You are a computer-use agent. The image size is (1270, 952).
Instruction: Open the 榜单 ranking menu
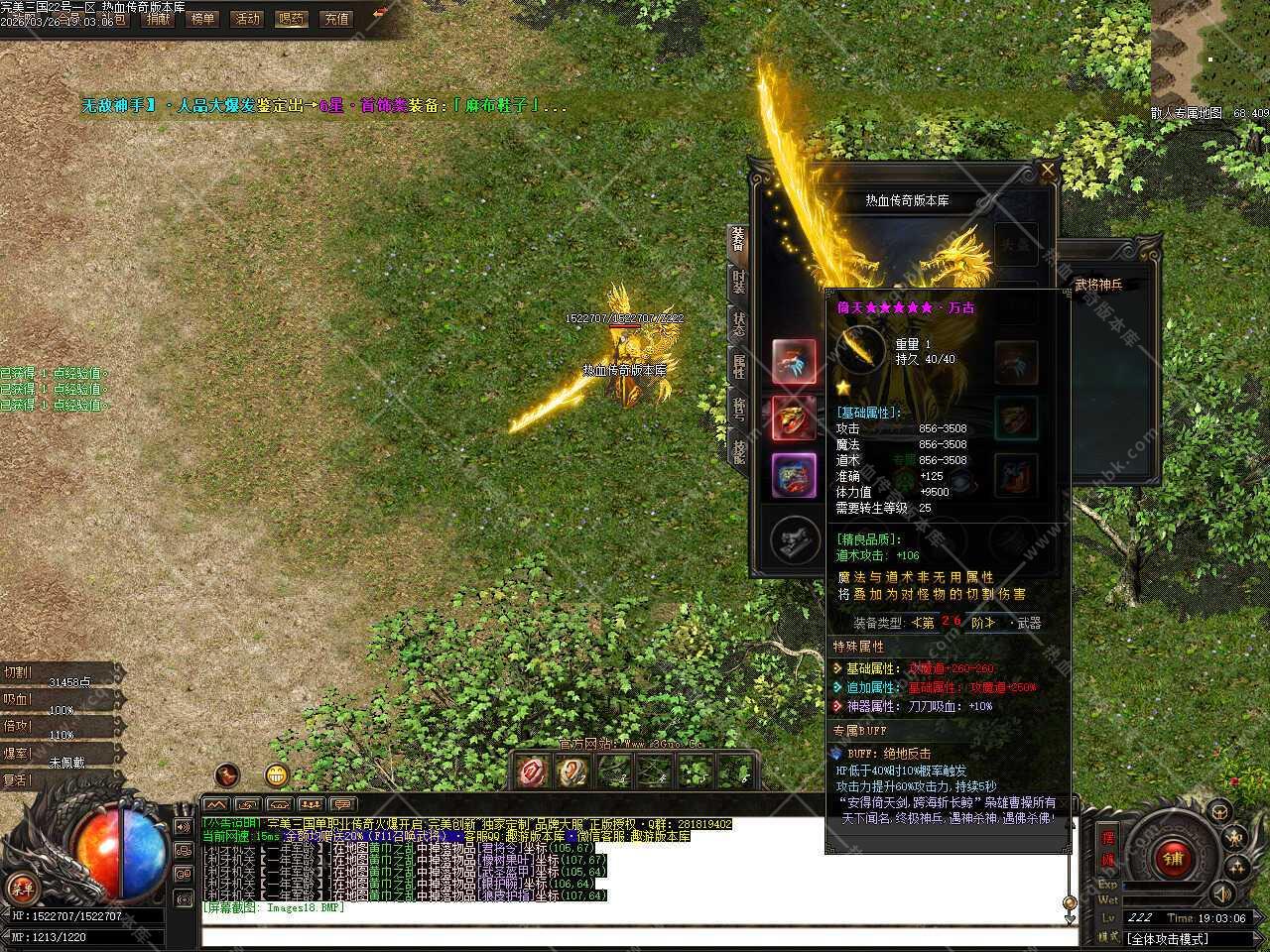tap(202, 18)
